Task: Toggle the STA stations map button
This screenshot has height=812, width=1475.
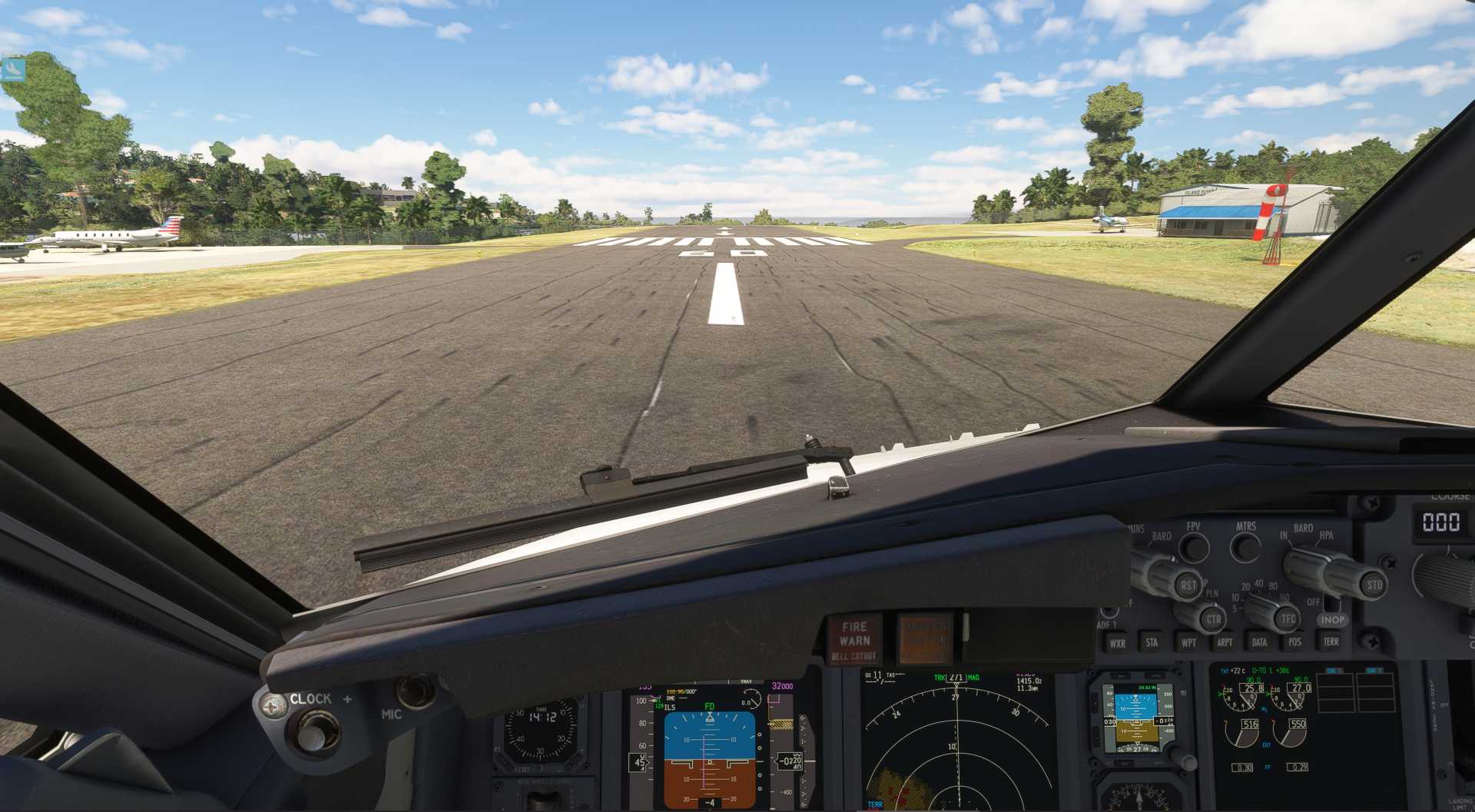Action: coord(1152,642)
